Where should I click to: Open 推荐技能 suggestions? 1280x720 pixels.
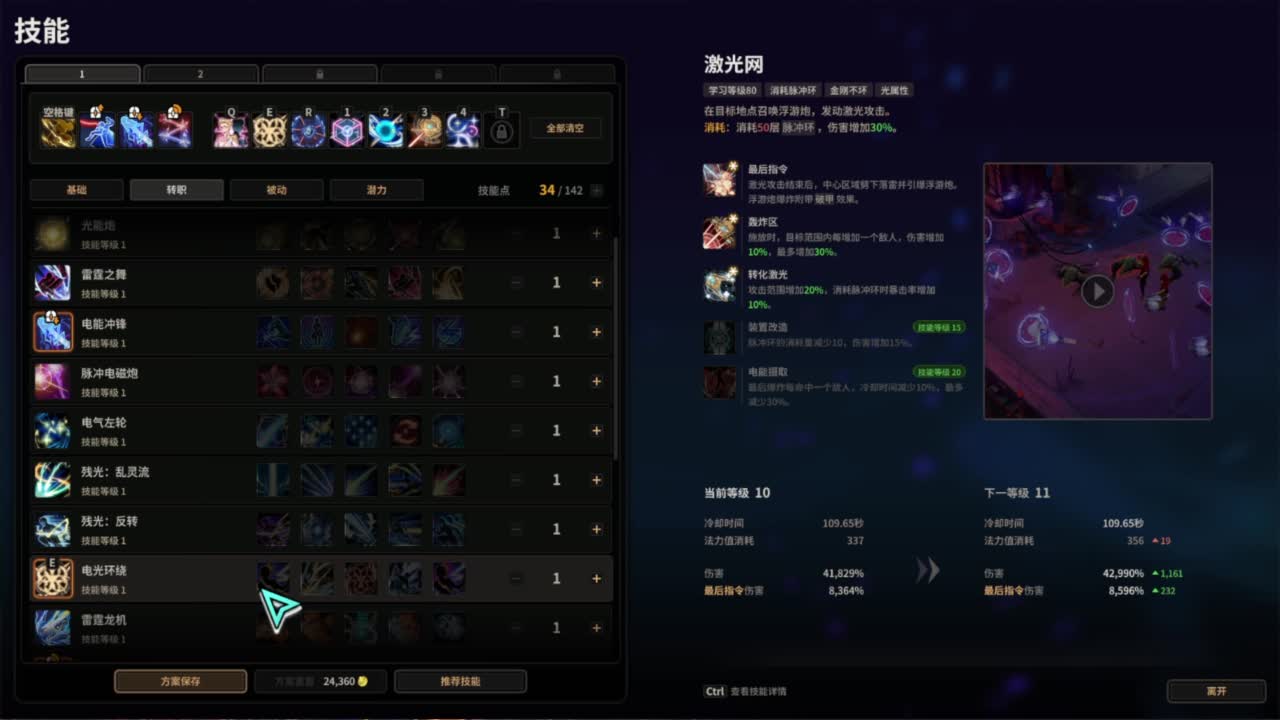pos(461,680)
